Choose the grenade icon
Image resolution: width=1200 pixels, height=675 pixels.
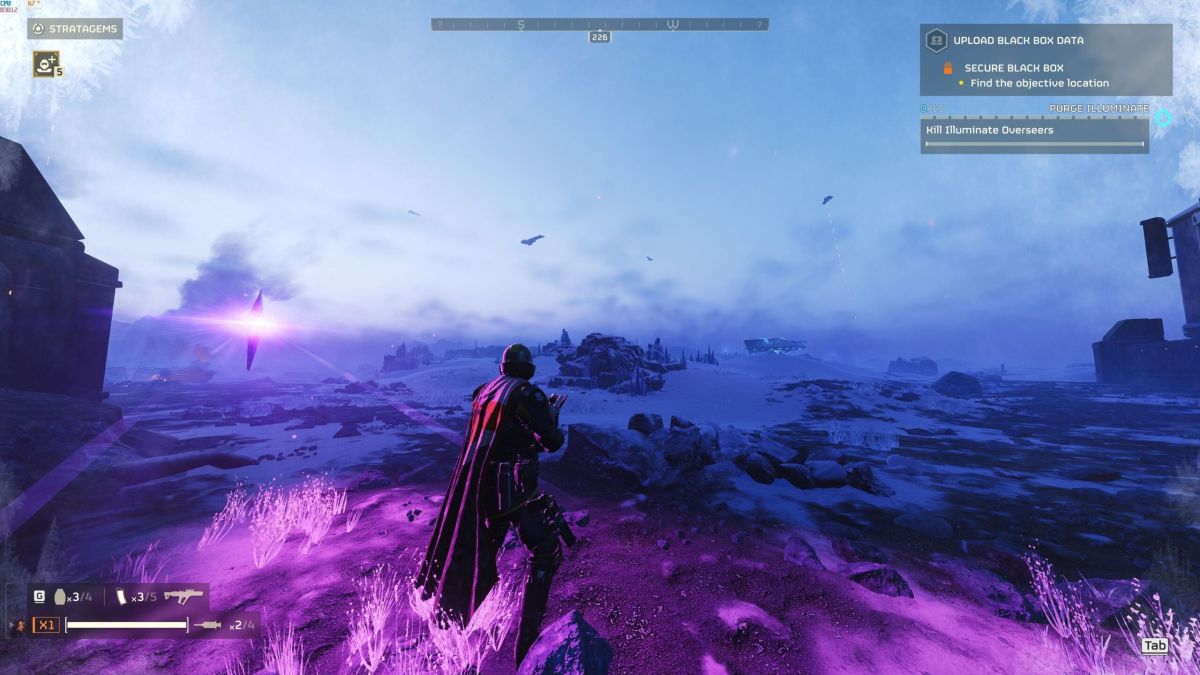click(61, 596)
